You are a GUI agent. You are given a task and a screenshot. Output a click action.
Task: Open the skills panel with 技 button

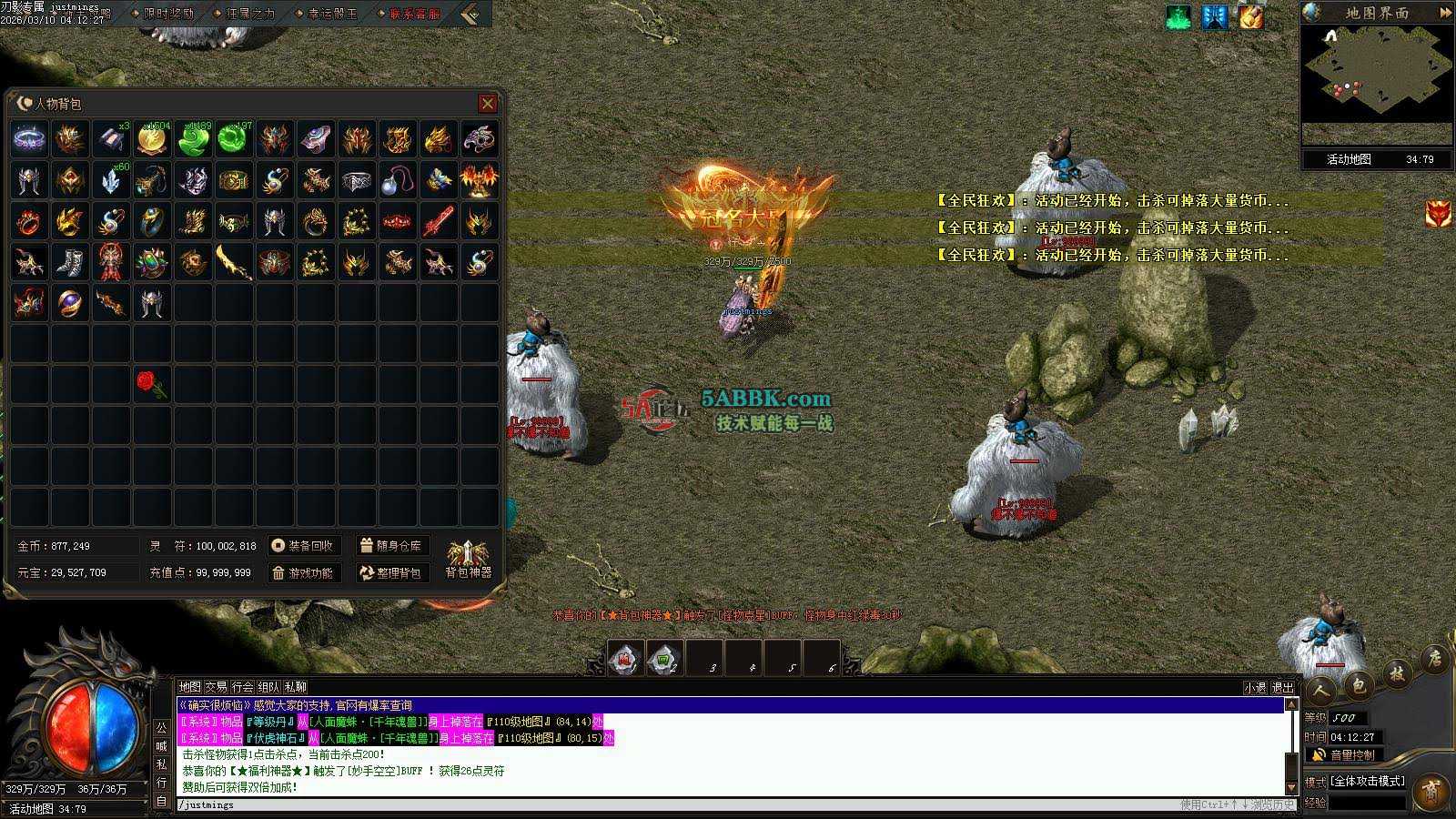1397,674
